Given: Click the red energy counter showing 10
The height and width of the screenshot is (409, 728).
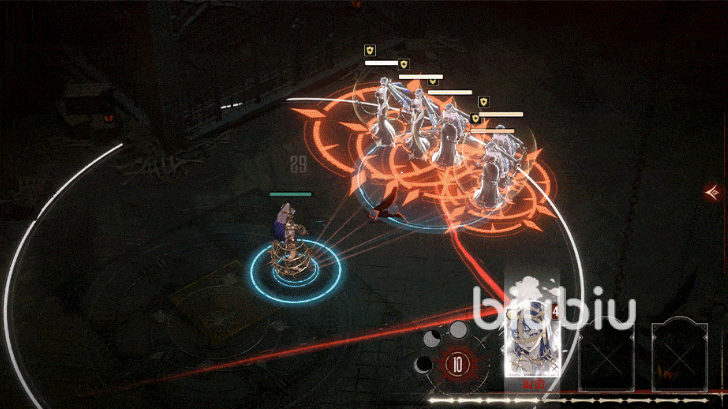Looking at the screenshot, I should (x=457, y=364).
